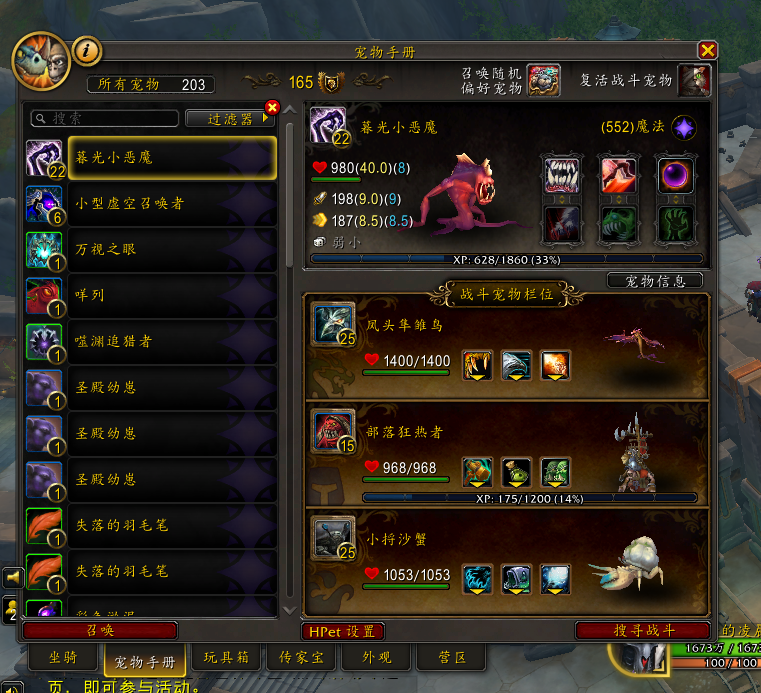Focus the 搜索 pet search box
Screen dimensions: 761x693
(104, 118)
